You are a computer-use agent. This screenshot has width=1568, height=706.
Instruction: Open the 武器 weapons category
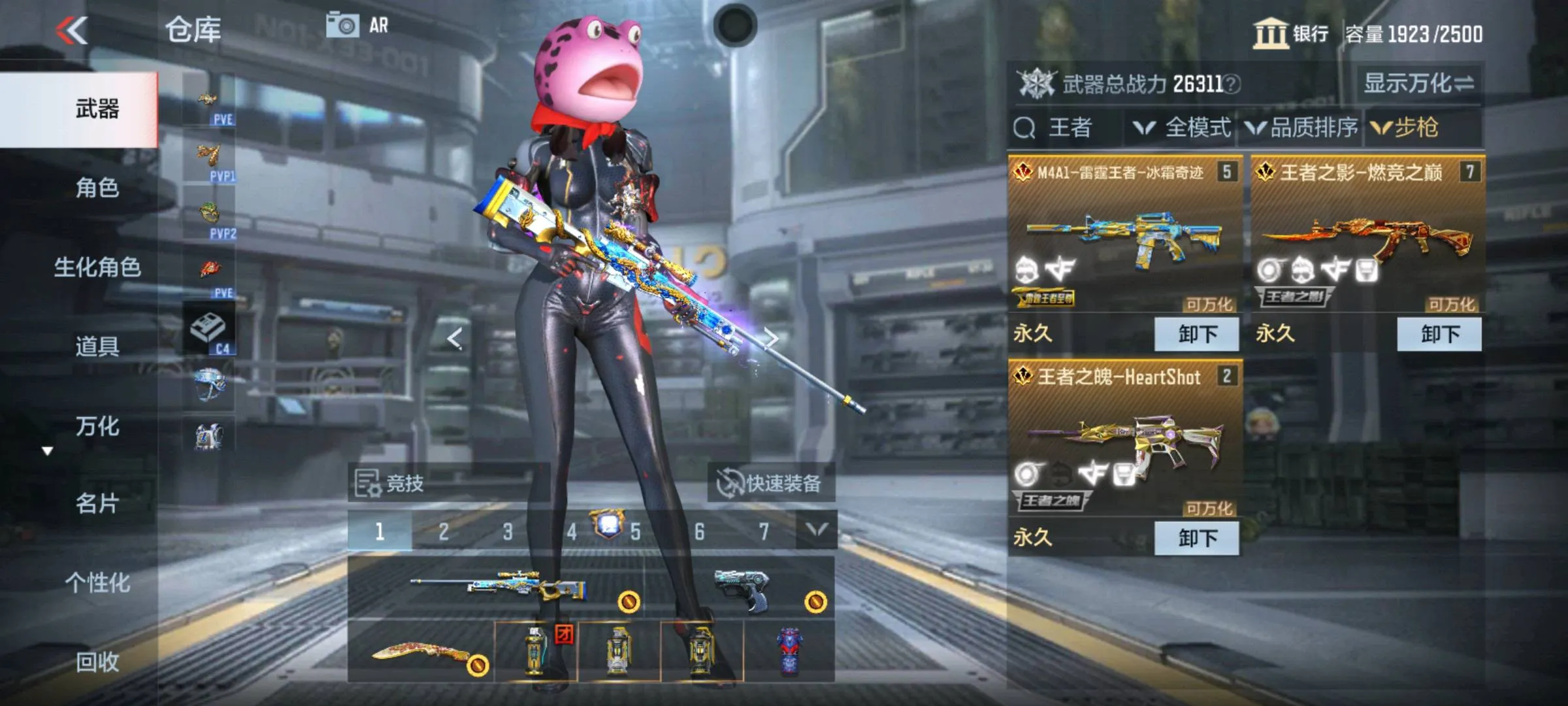tap(97, 109)
